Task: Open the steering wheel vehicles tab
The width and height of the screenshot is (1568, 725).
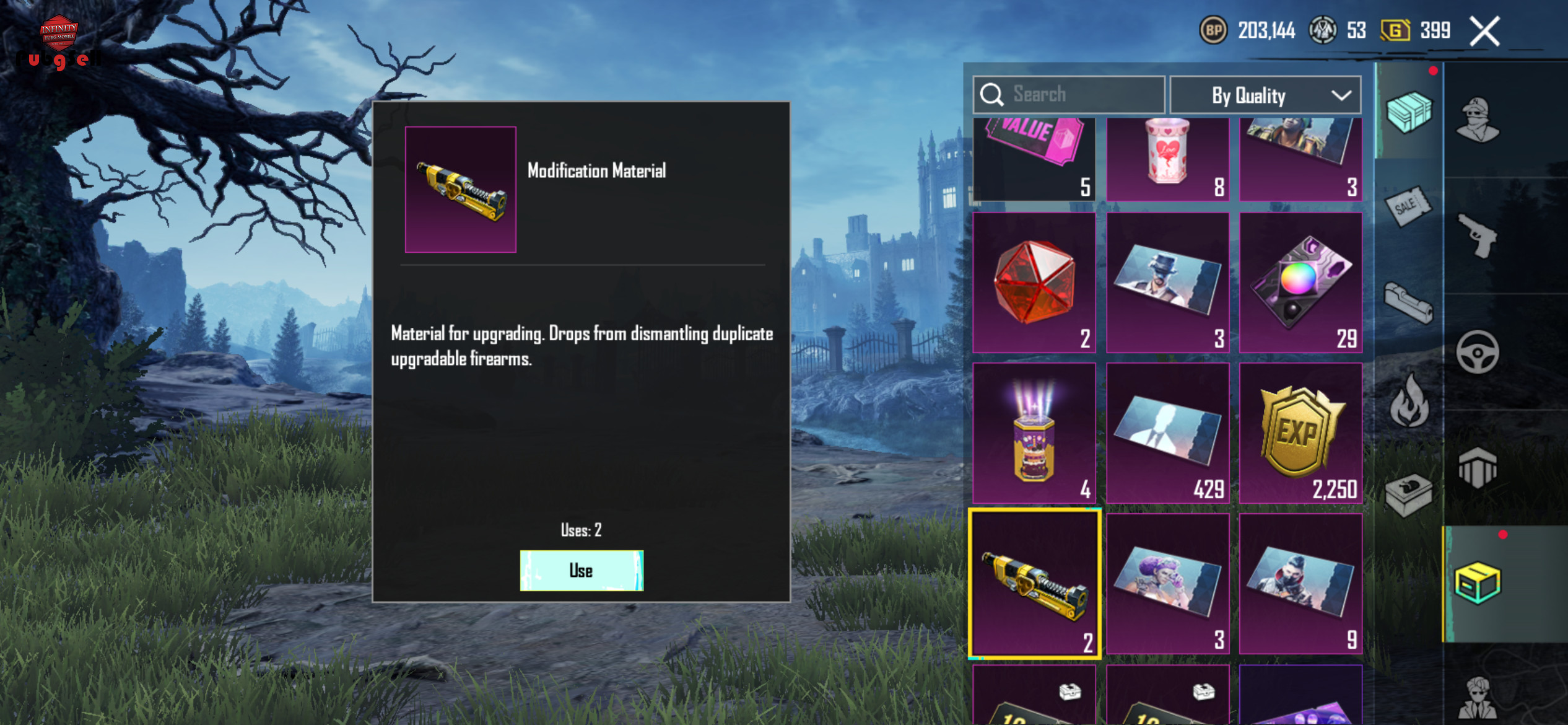Action: [x=1478, y=353]
